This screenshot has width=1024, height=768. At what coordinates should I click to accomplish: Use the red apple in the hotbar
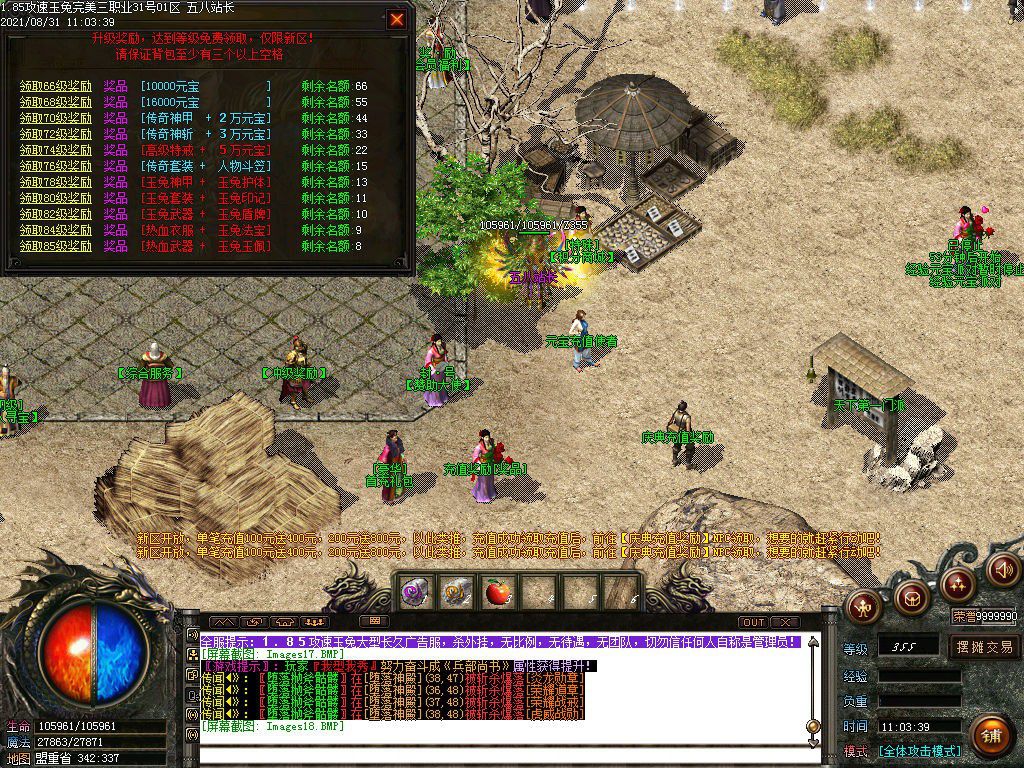point(496,592)
